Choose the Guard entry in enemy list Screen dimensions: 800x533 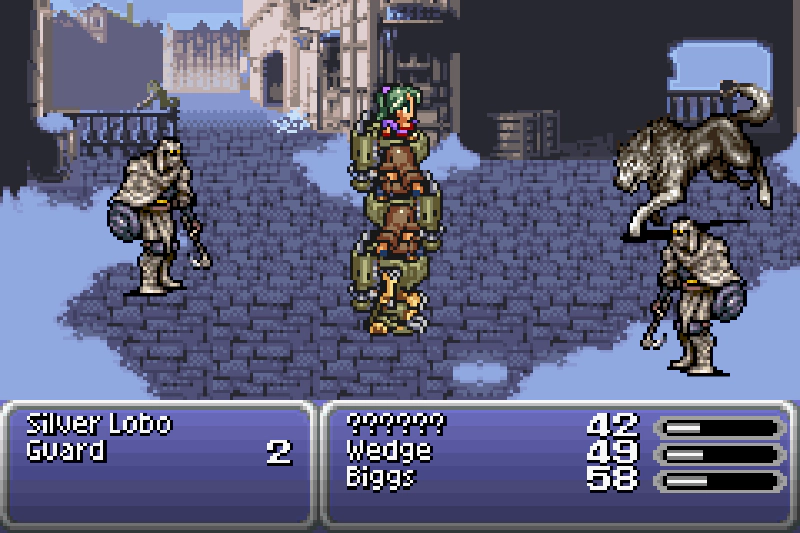[x=66, y=451]
